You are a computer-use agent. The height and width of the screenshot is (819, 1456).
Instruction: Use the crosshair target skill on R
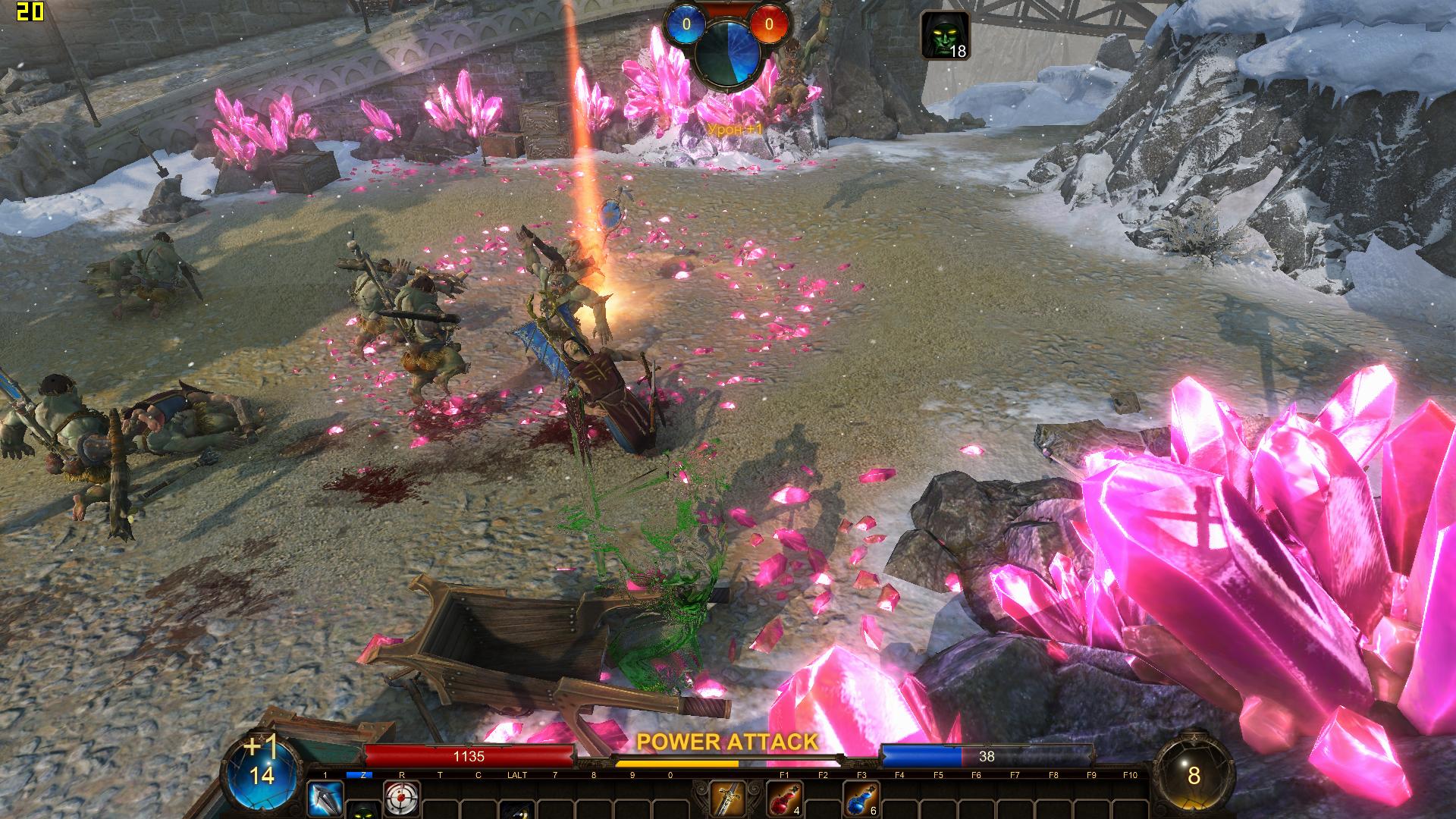[x=402, y=799]
